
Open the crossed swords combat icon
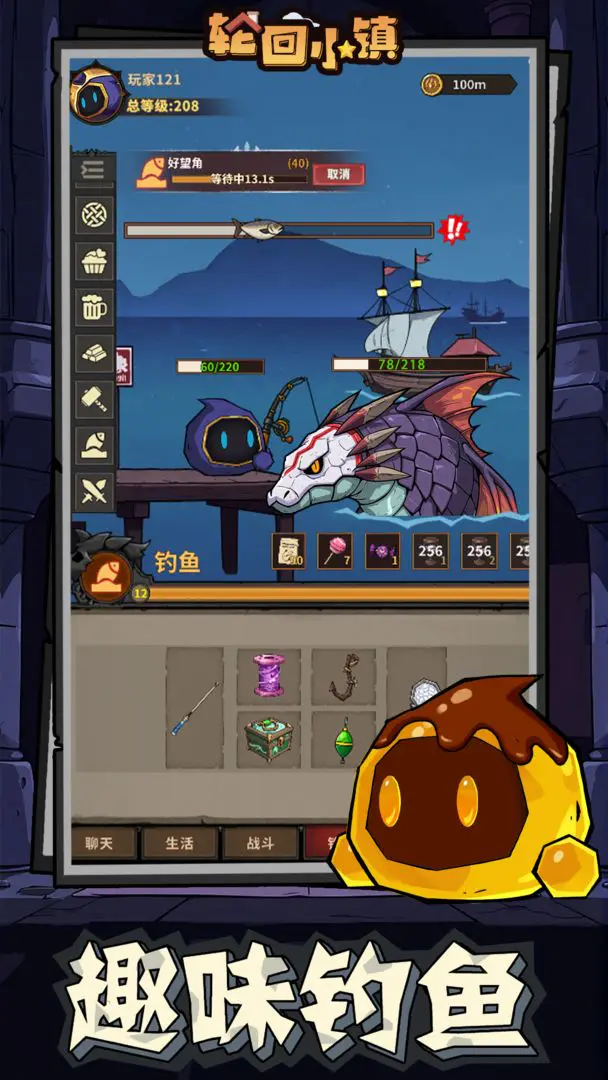96,491
